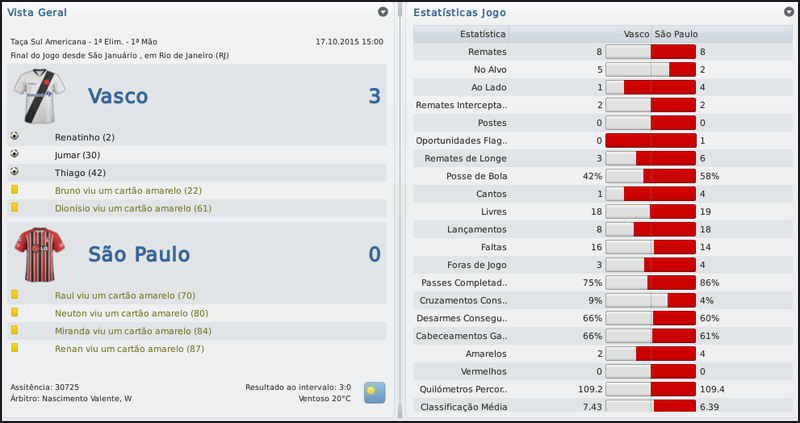
Task: Select Neuton's yellow card event
Action: 131,313
